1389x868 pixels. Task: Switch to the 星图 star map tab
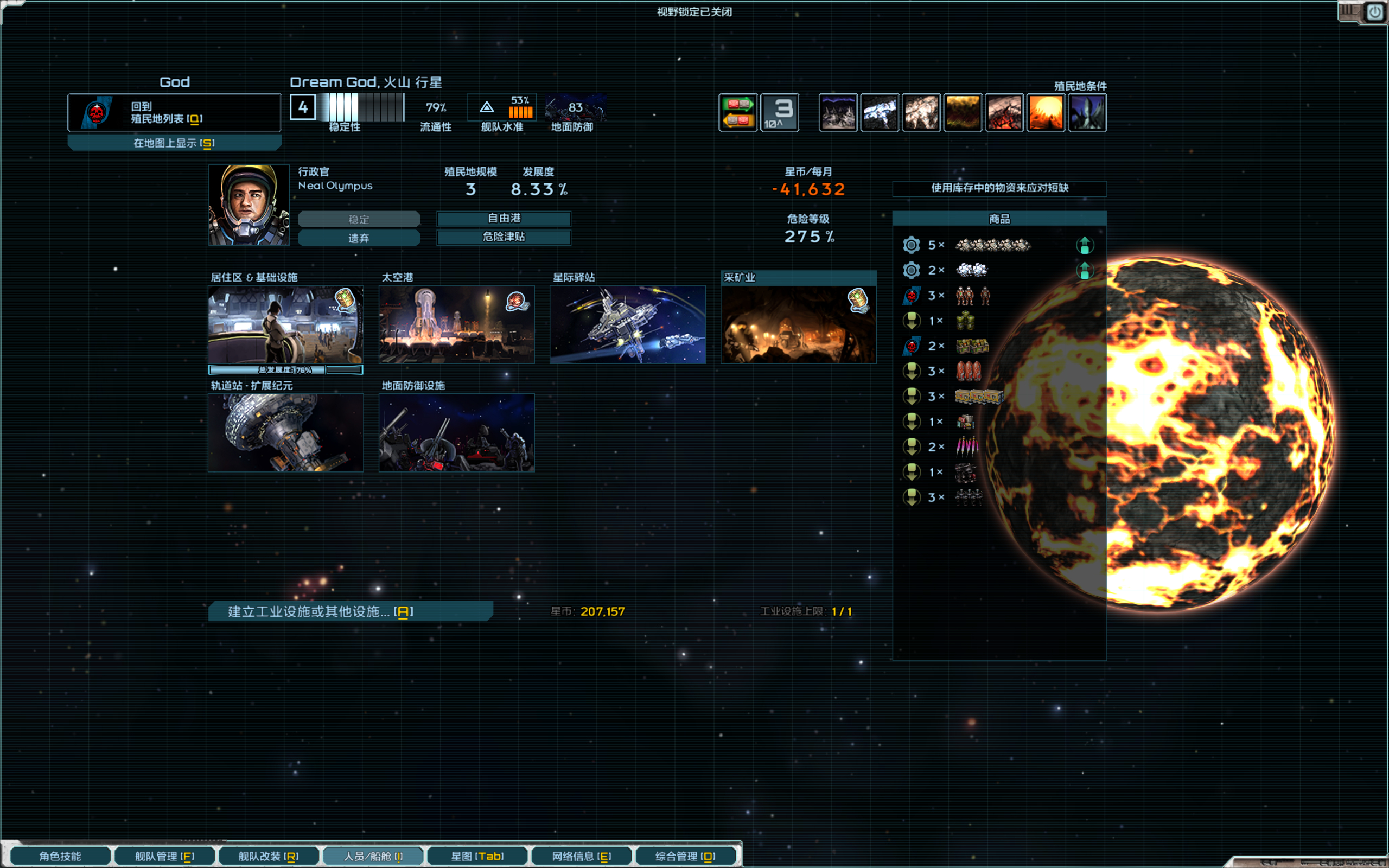coord(477,856)
